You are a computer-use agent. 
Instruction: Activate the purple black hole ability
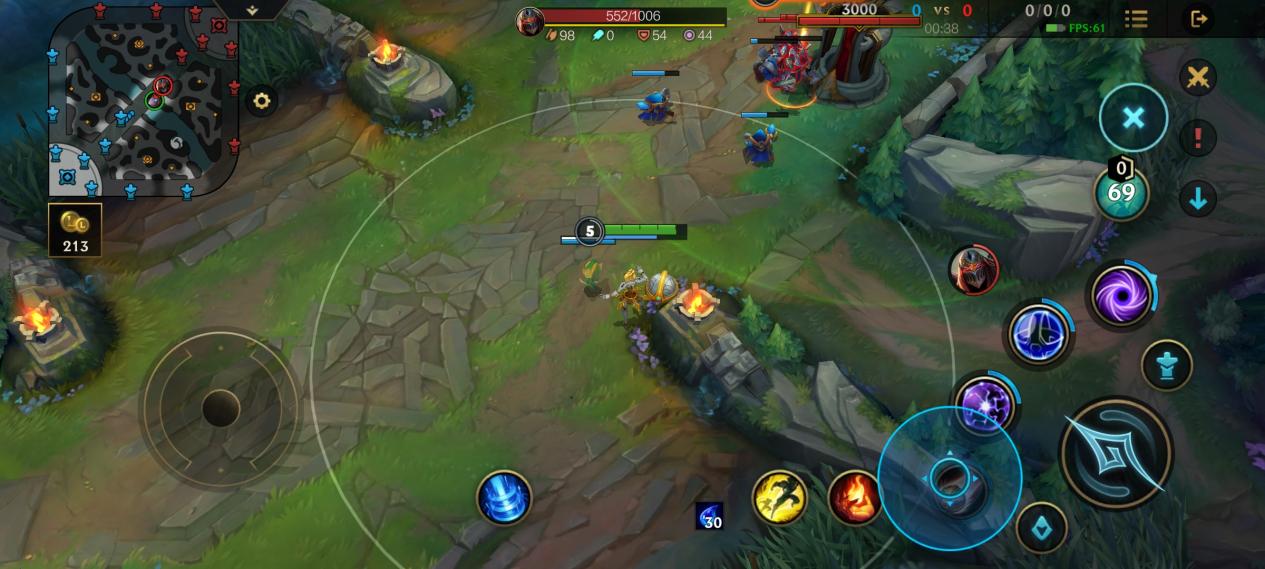click(x=1120, y=295)
